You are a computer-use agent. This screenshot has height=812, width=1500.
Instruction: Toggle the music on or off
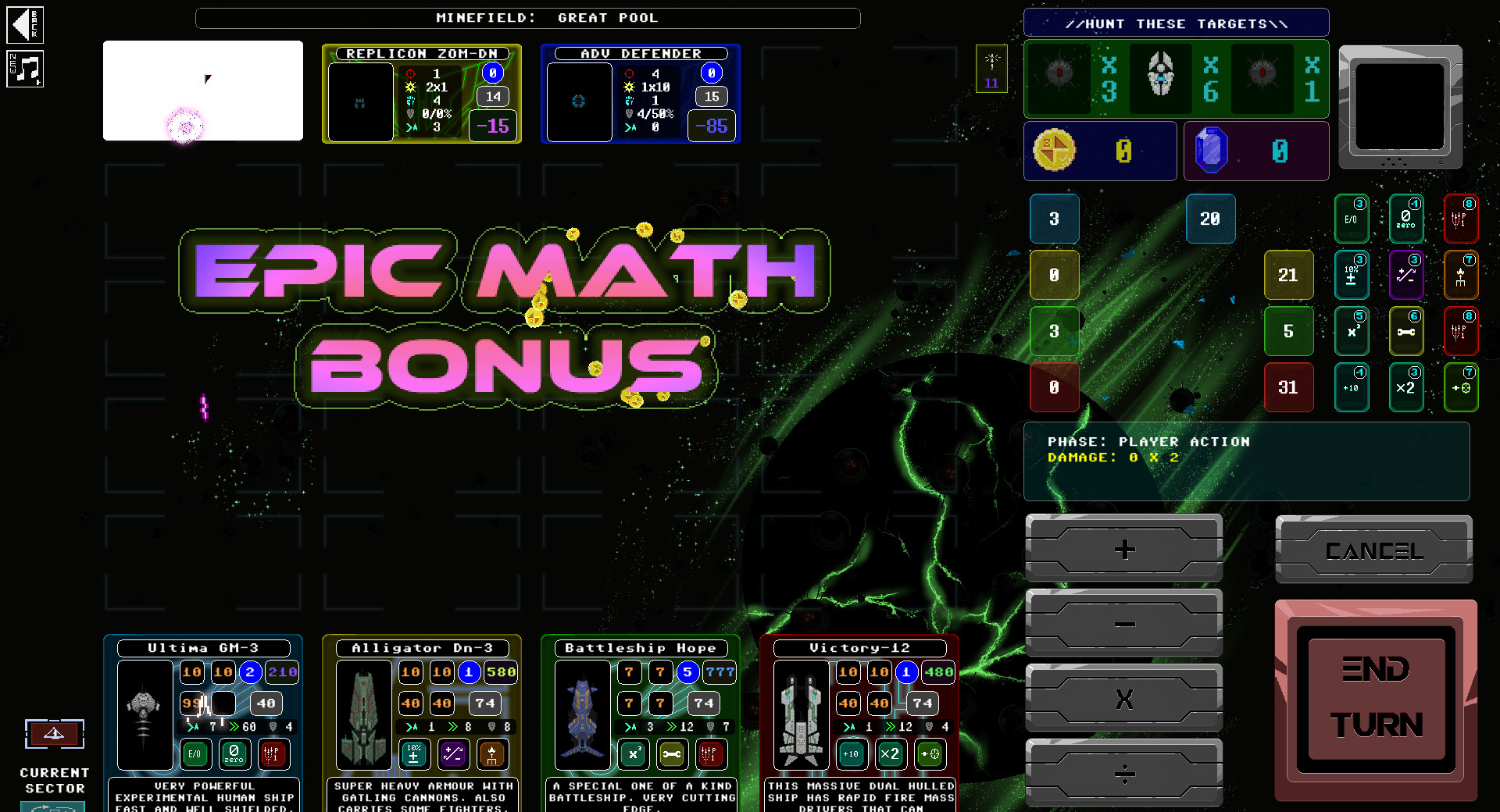pos(25,69)
